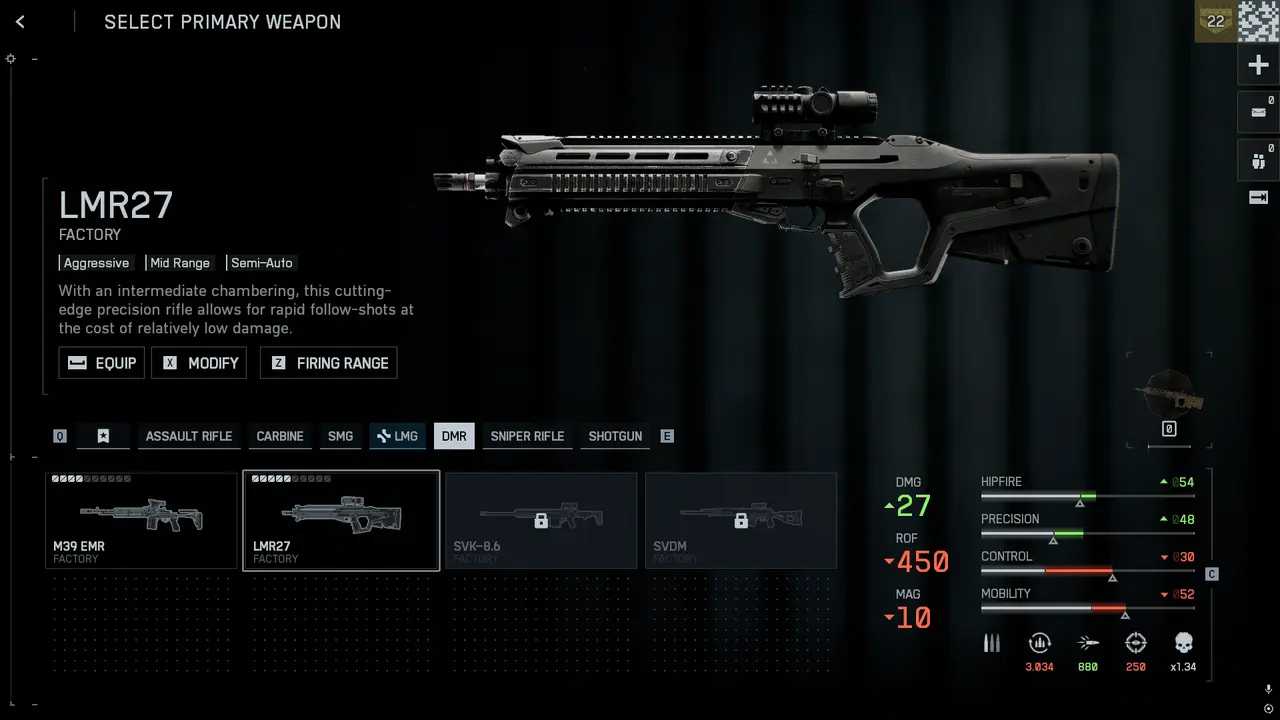Switch to Sniper Rifle weapons
Screen dimensions: 1280x720
[527, 436]
